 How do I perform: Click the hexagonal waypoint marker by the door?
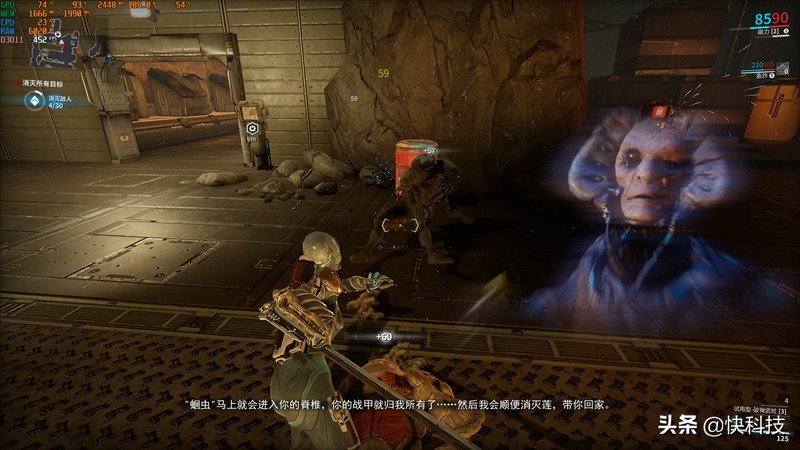point(253,129)
